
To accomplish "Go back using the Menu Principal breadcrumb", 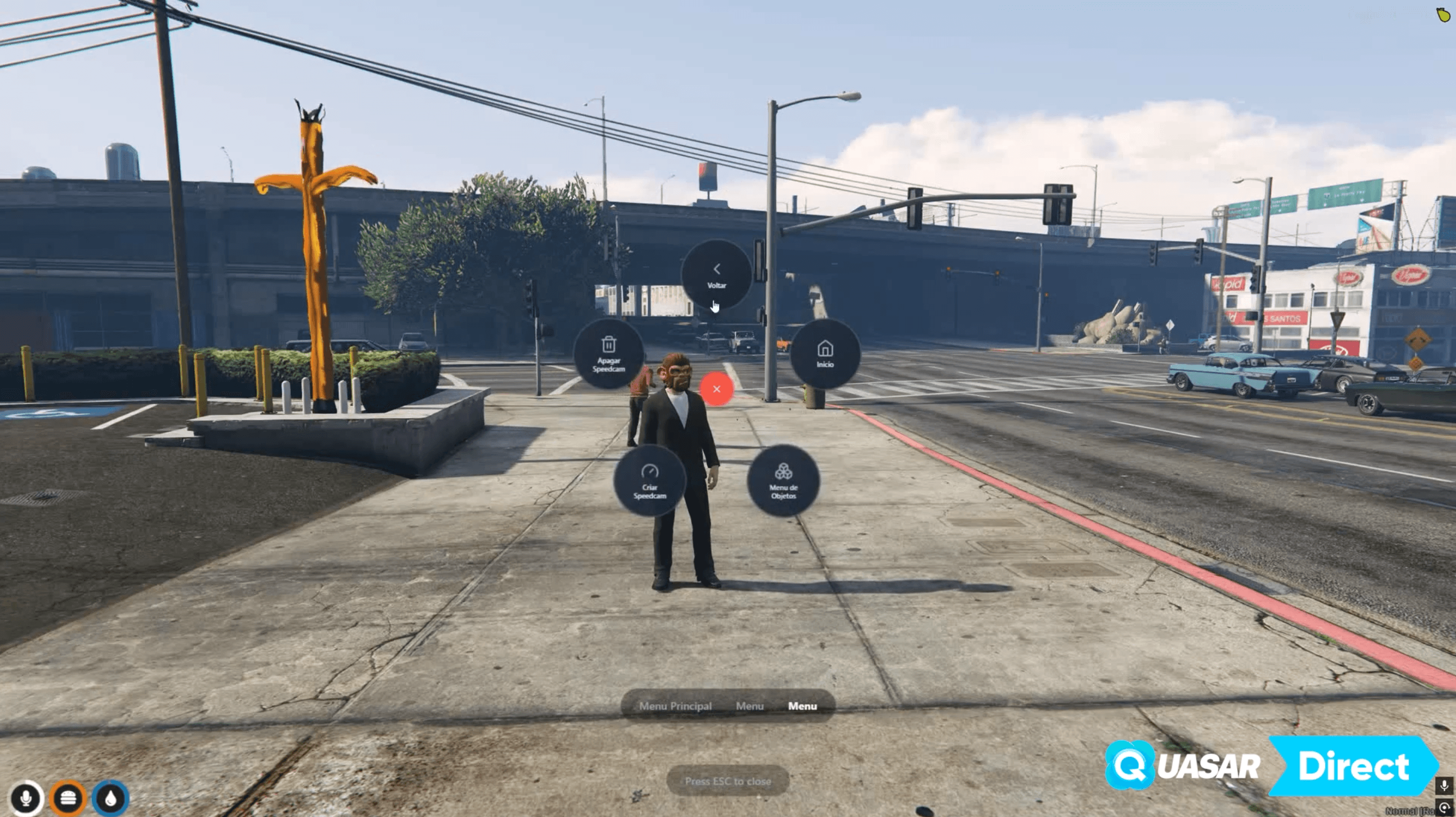I will [x=675, y=706].
